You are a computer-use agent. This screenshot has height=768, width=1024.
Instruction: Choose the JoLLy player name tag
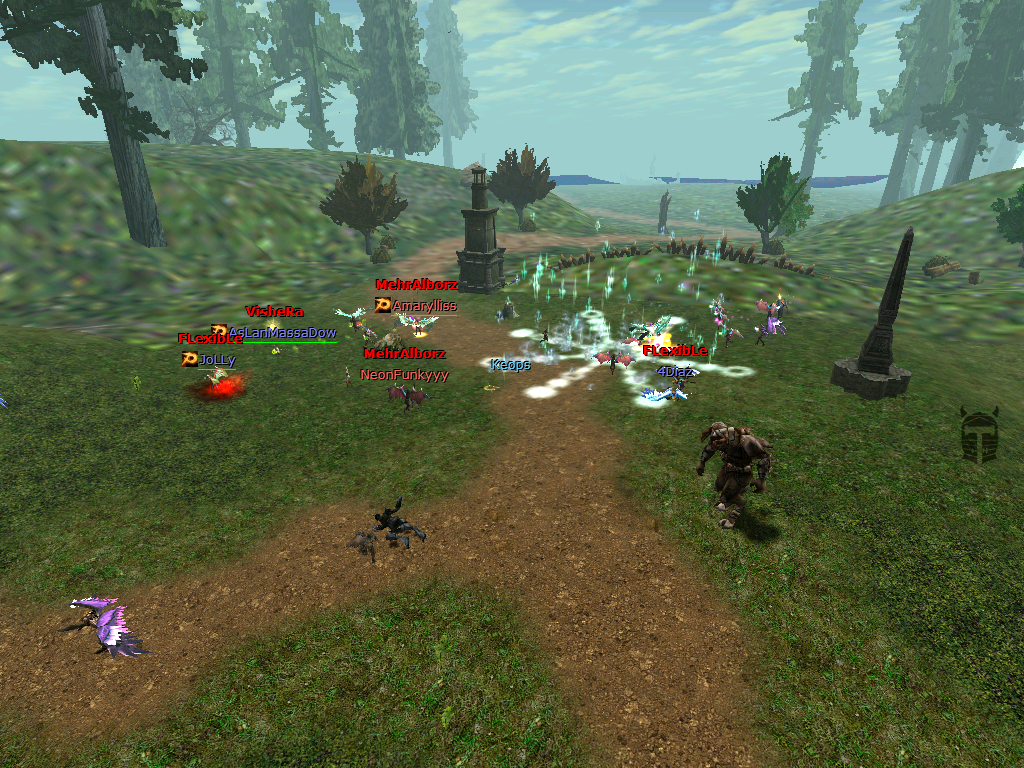tap(217, 359)
